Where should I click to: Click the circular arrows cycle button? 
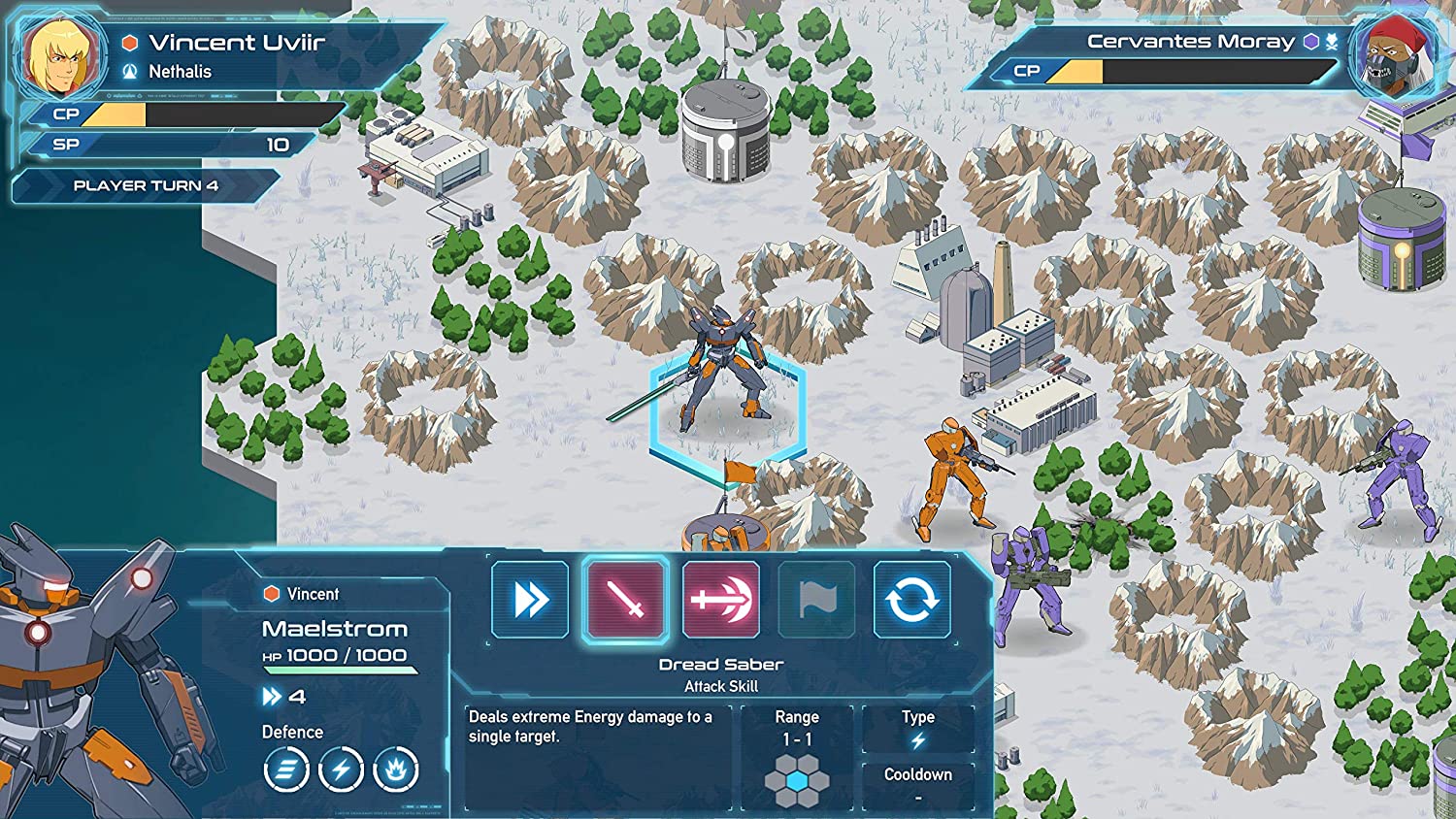click(911, 600)
